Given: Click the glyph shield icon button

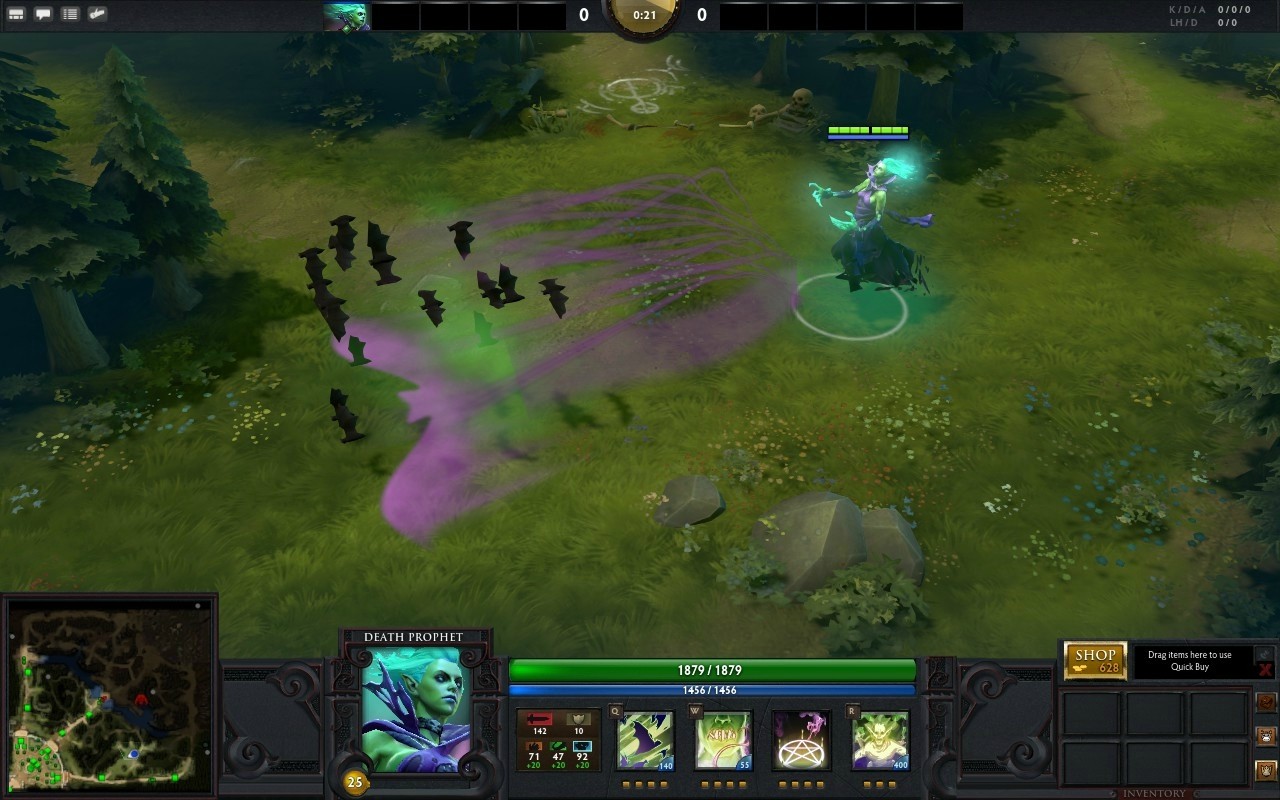Looking at the screenshot, I should 1266,771.
